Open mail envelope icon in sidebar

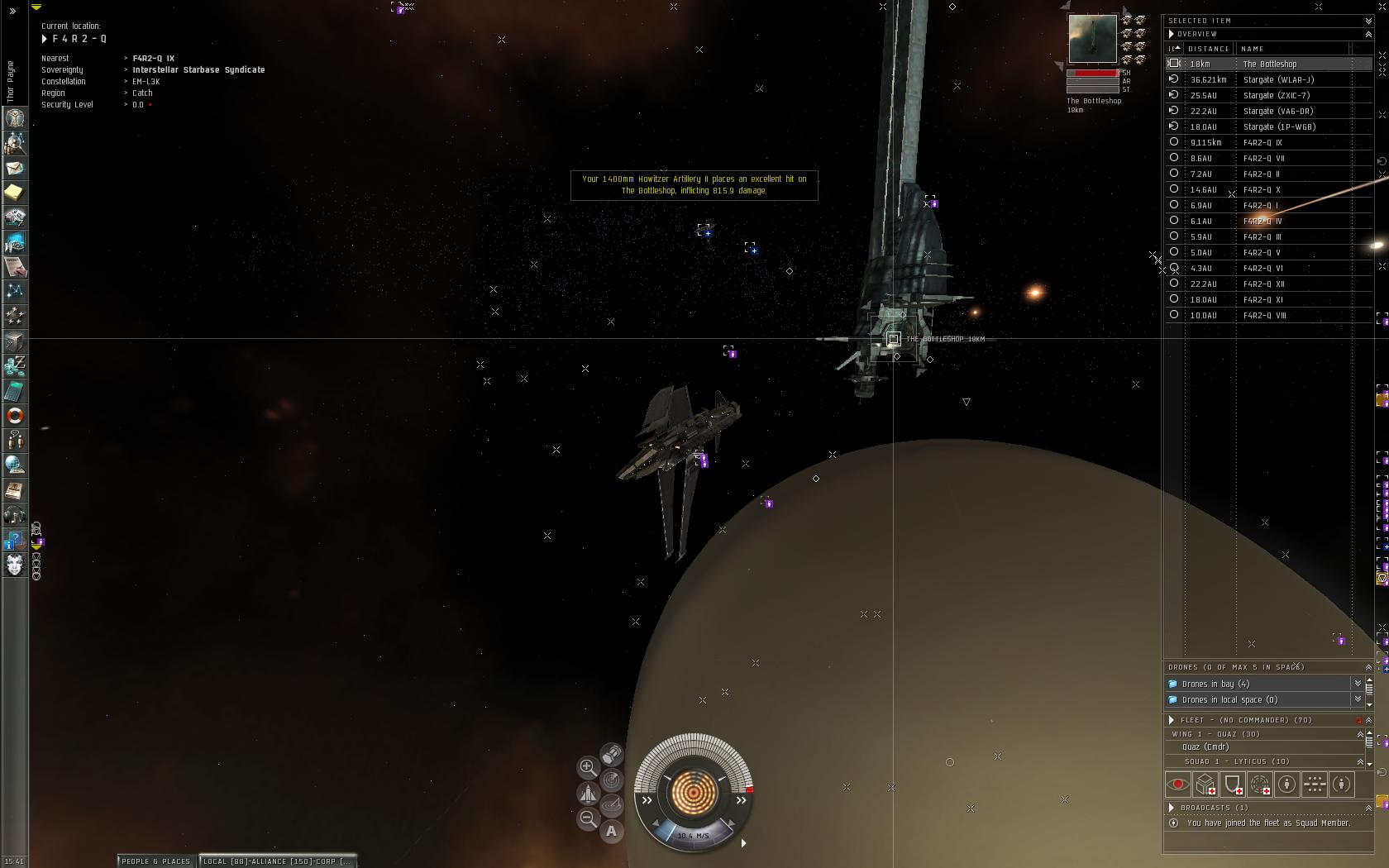point(15,168)
